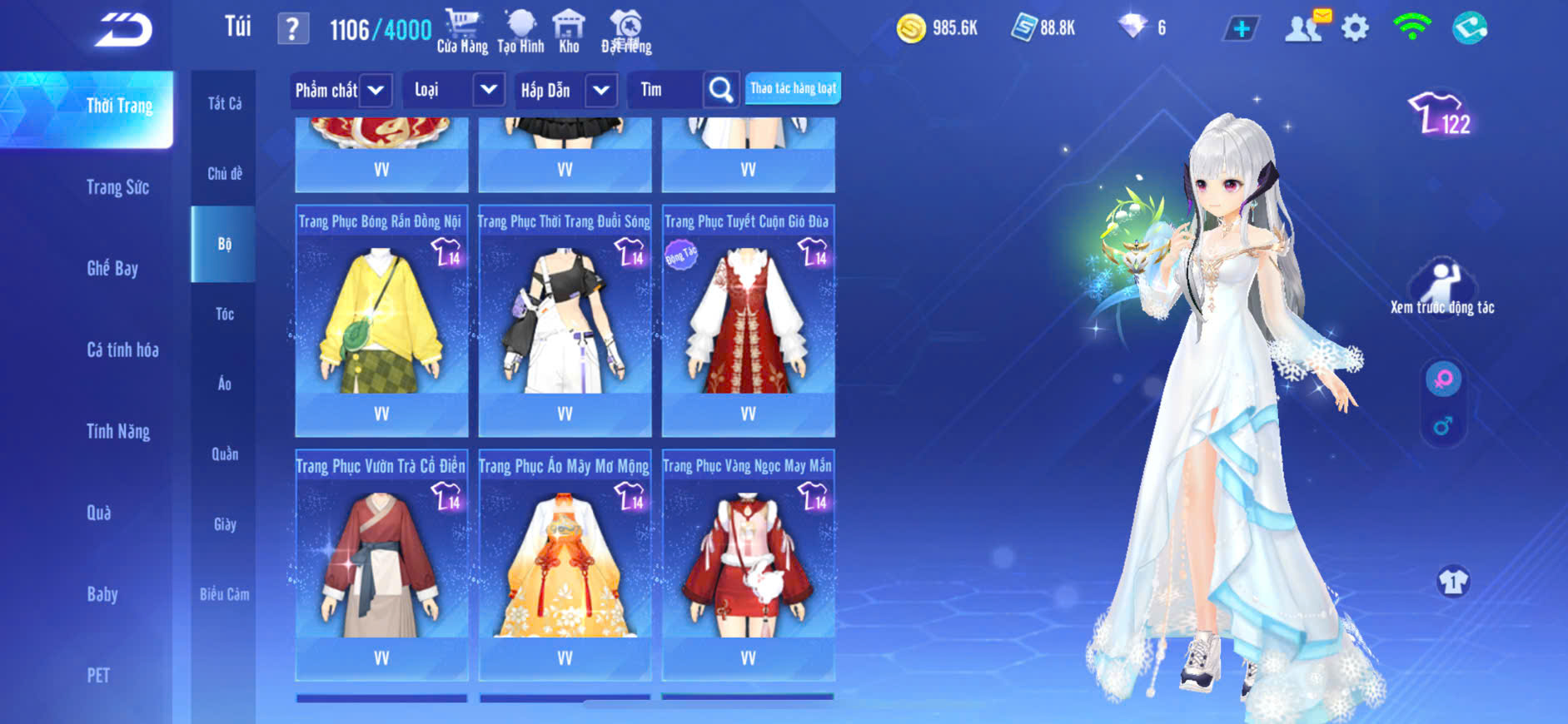Select Trang Phục Áo Mây Mơ Mộng outfit
Viewport: 1568px width, 724px height.
tap(565, 565)
